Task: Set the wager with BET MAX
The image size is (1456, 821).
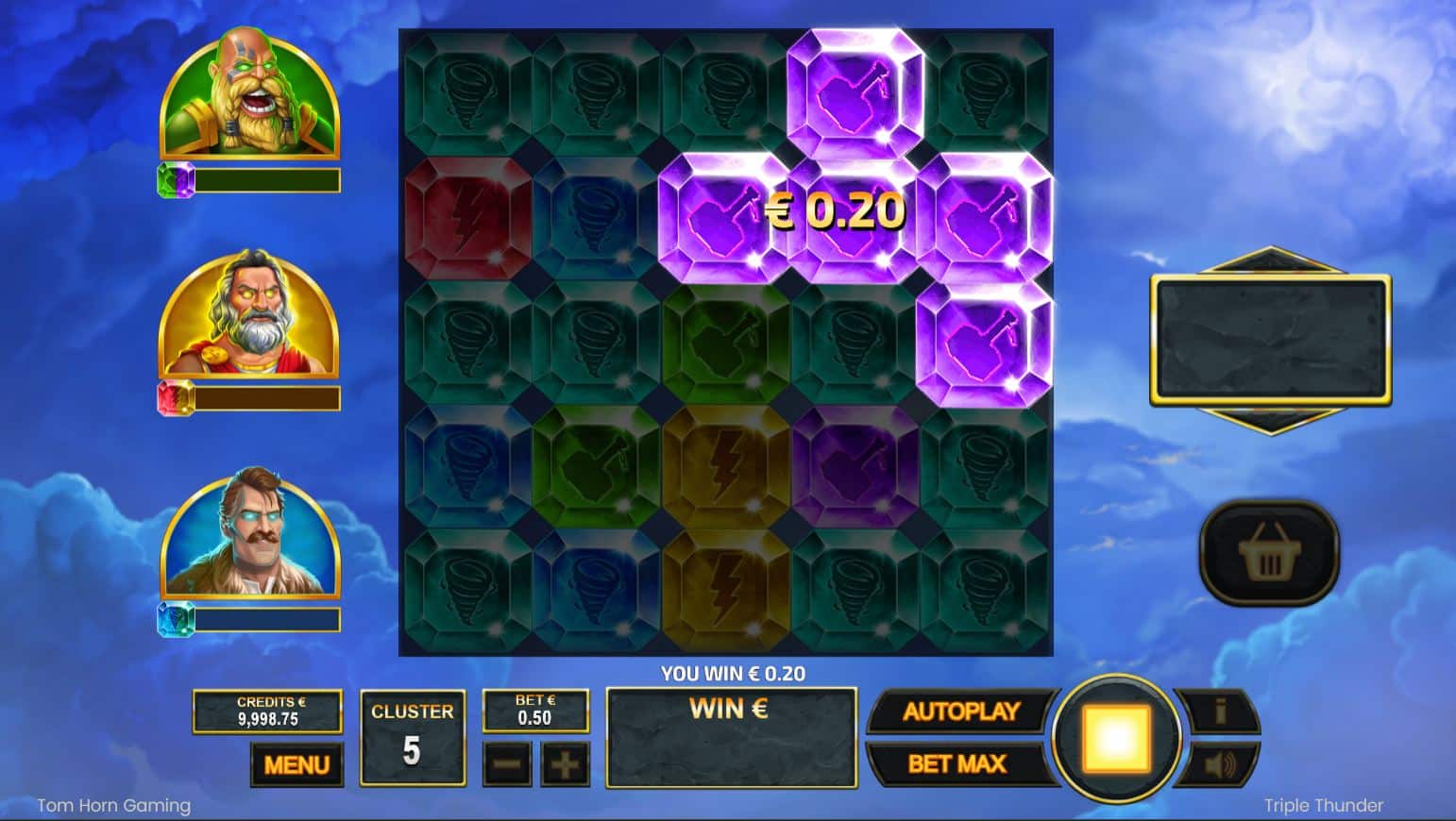Action: tap(957, 763)
